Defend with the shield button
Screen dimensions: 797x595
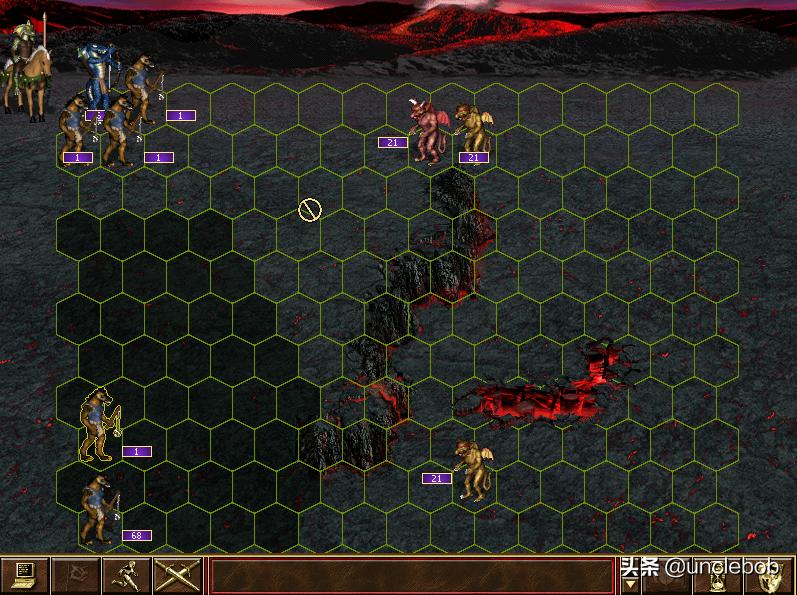[x=771, y=576]
